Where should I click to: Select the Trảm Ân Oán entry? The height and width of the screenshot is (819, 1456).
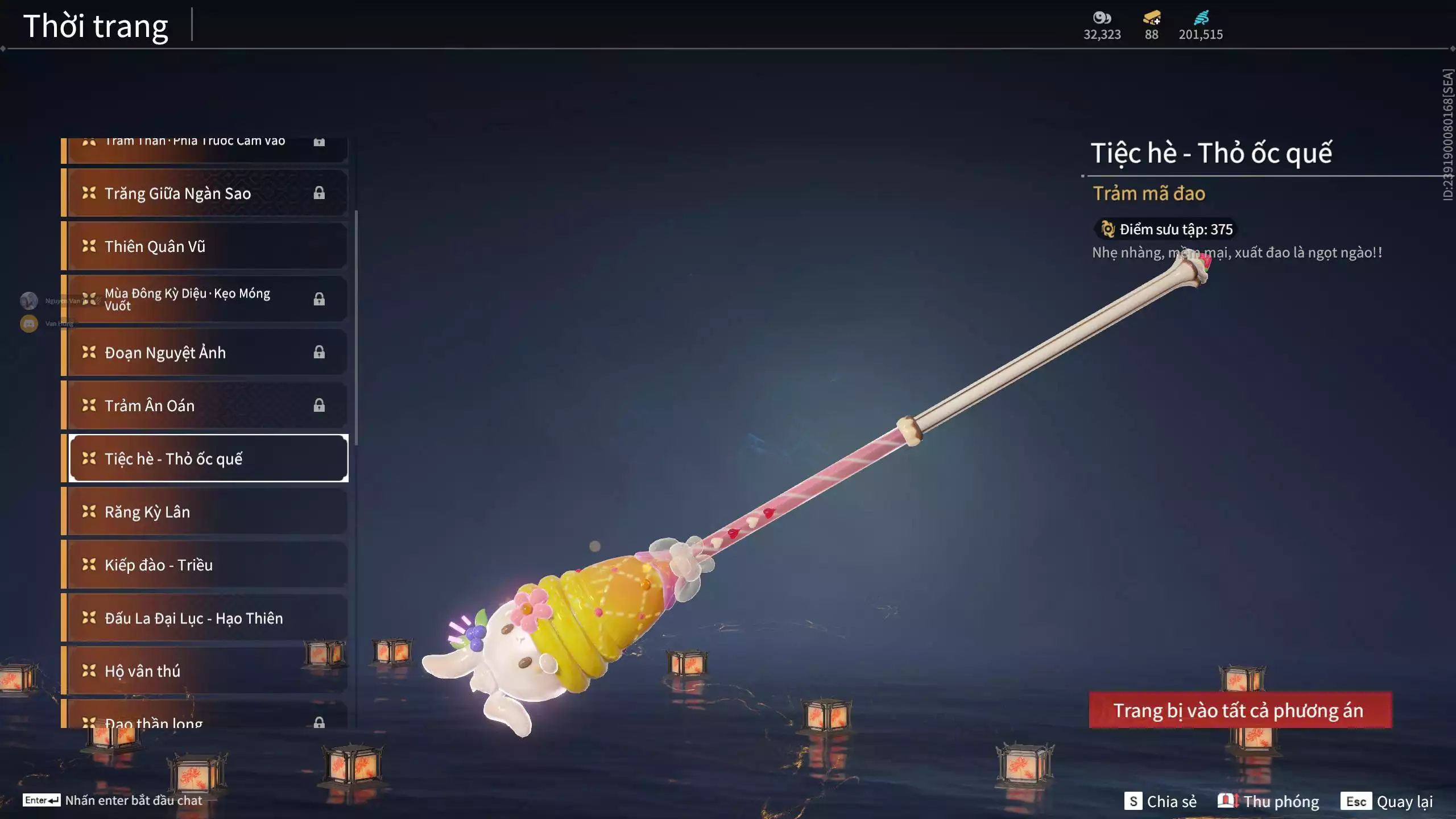[x=205, y=406]
